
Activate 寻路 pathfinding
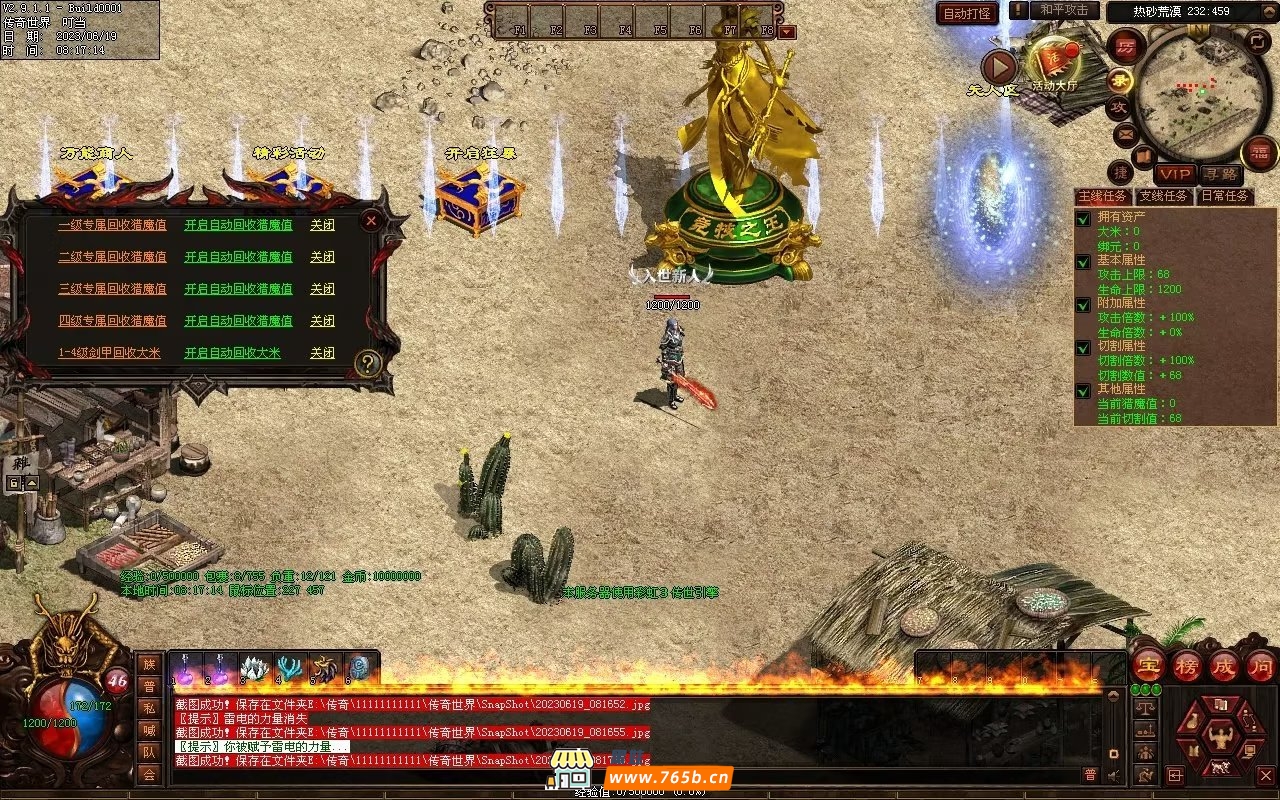click(x=1220, y=174)
